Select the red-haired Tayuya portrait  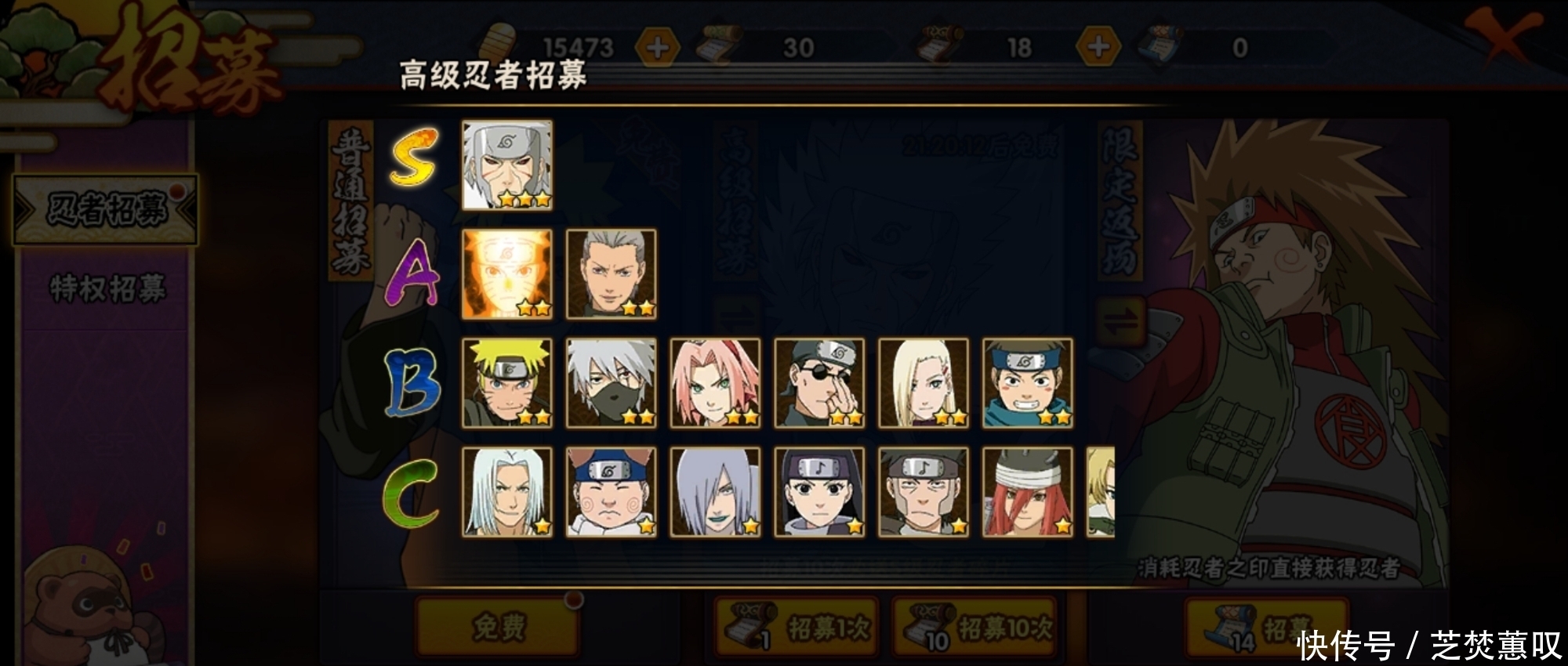pyautogui.click(x=1028, y=492)
